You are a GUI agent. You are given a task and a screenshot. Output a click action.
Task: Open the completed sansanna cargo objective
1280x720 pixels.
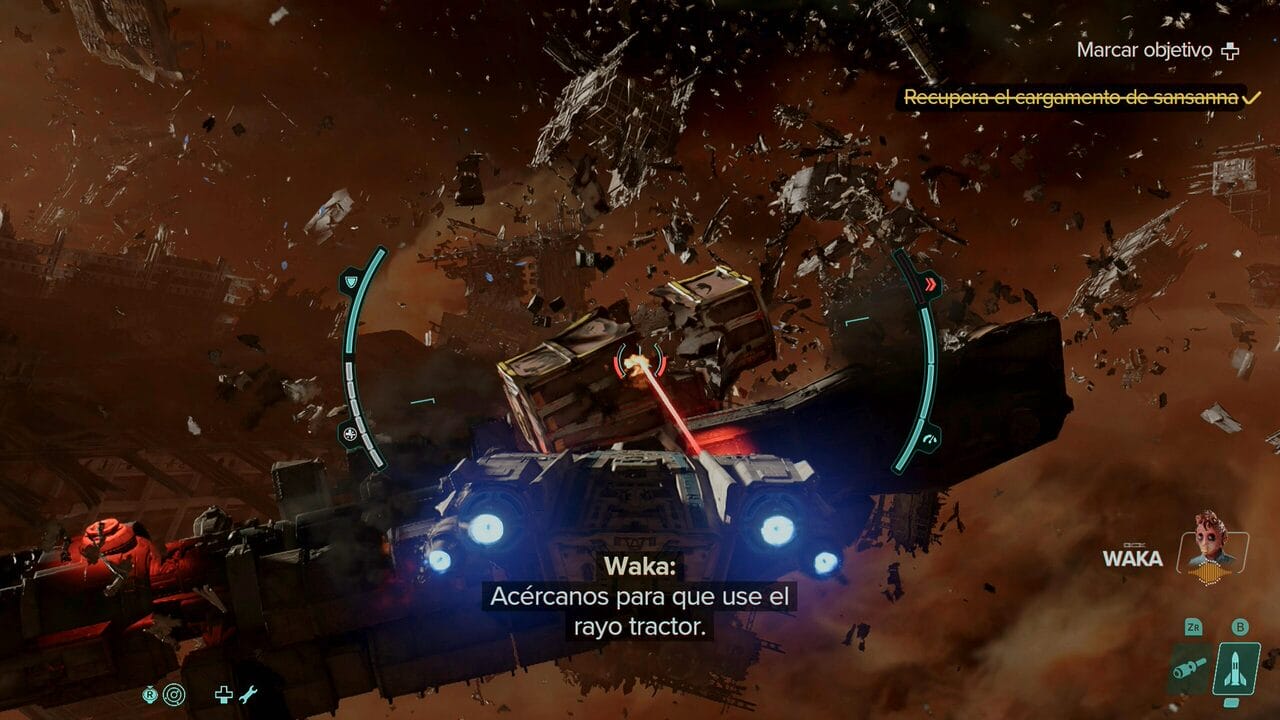1071,97
